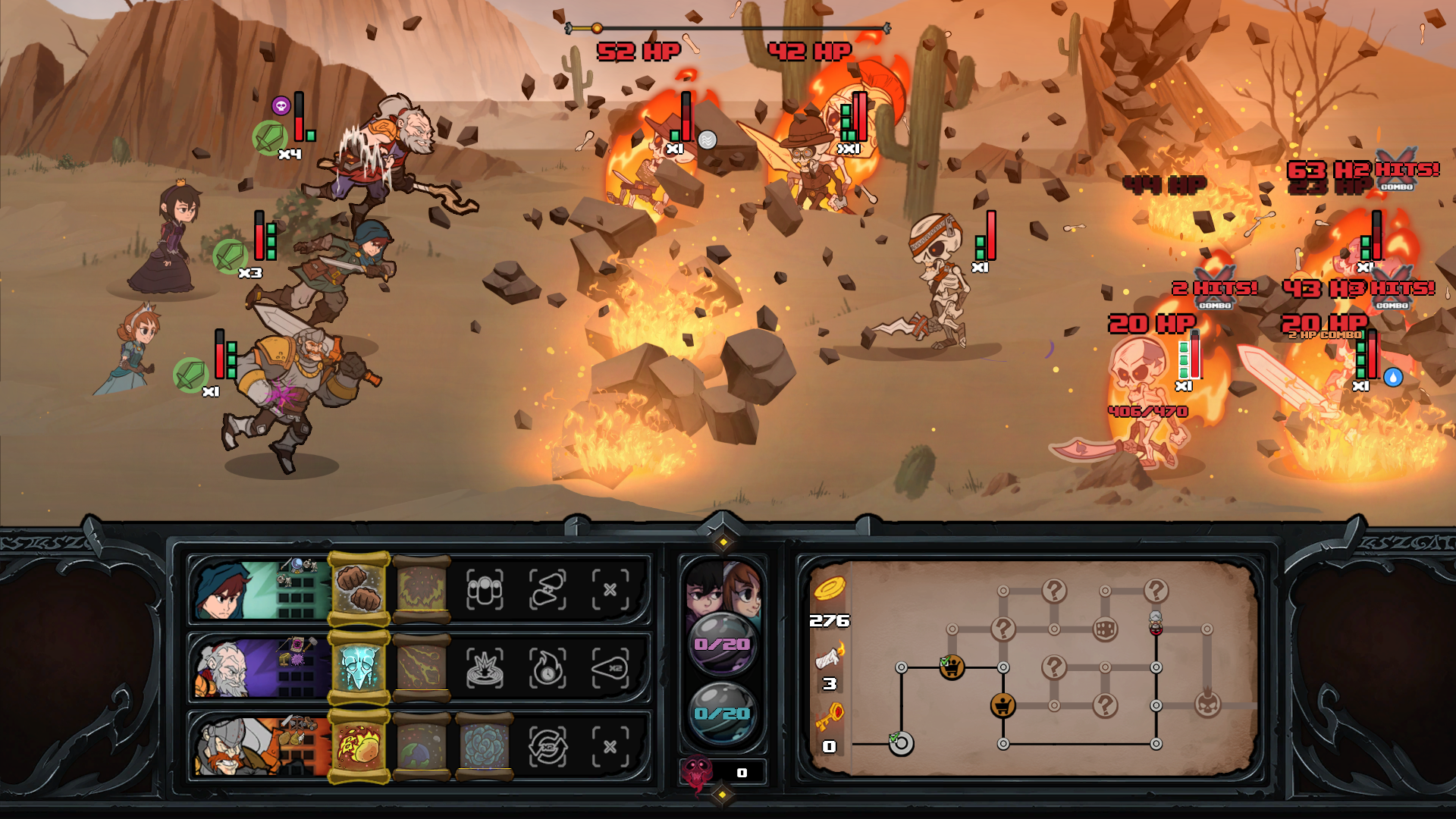Click the skull boss node on the map
The height and width of the screenshot is (819, 1456).
coord(1207,704)
